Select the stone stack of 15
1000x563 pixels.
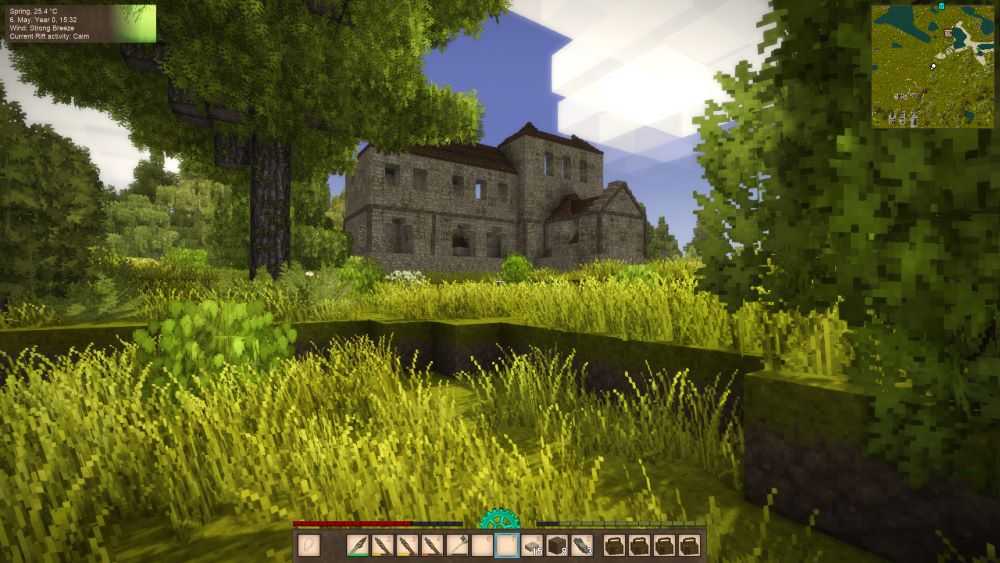(533, 545)
